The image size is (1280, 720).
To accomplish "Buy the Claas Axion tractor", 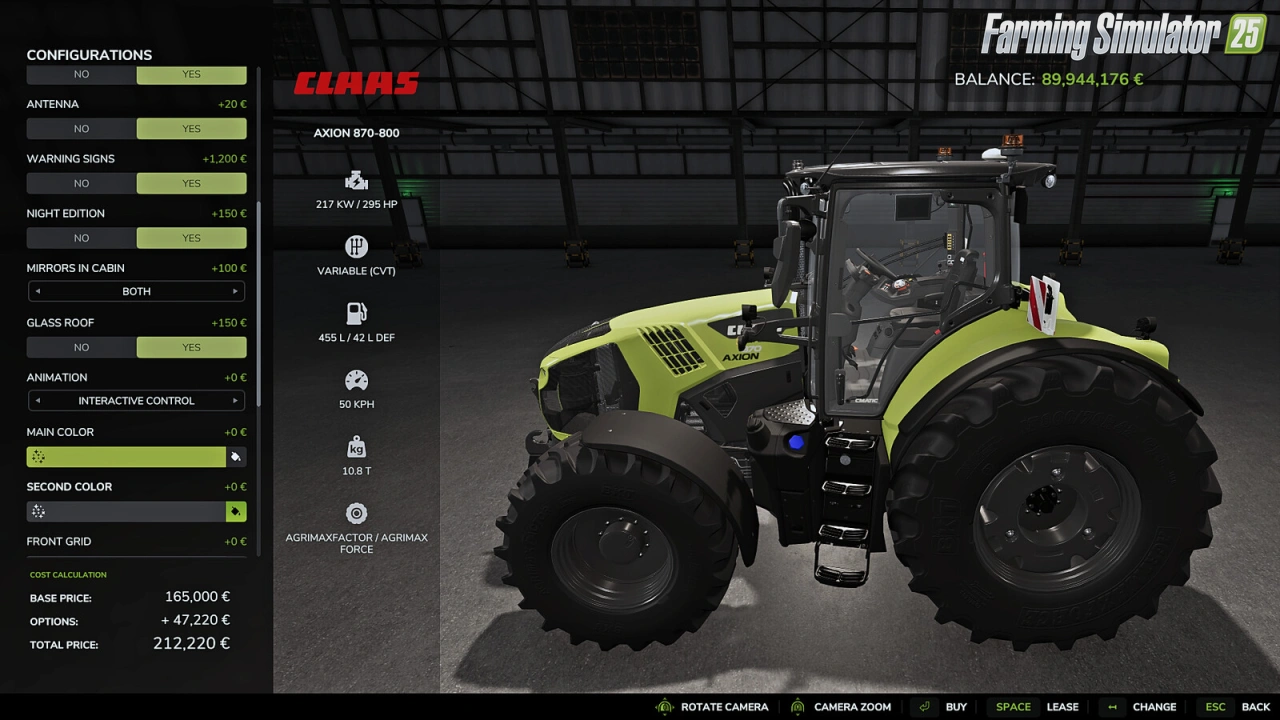I will [945, 707].
